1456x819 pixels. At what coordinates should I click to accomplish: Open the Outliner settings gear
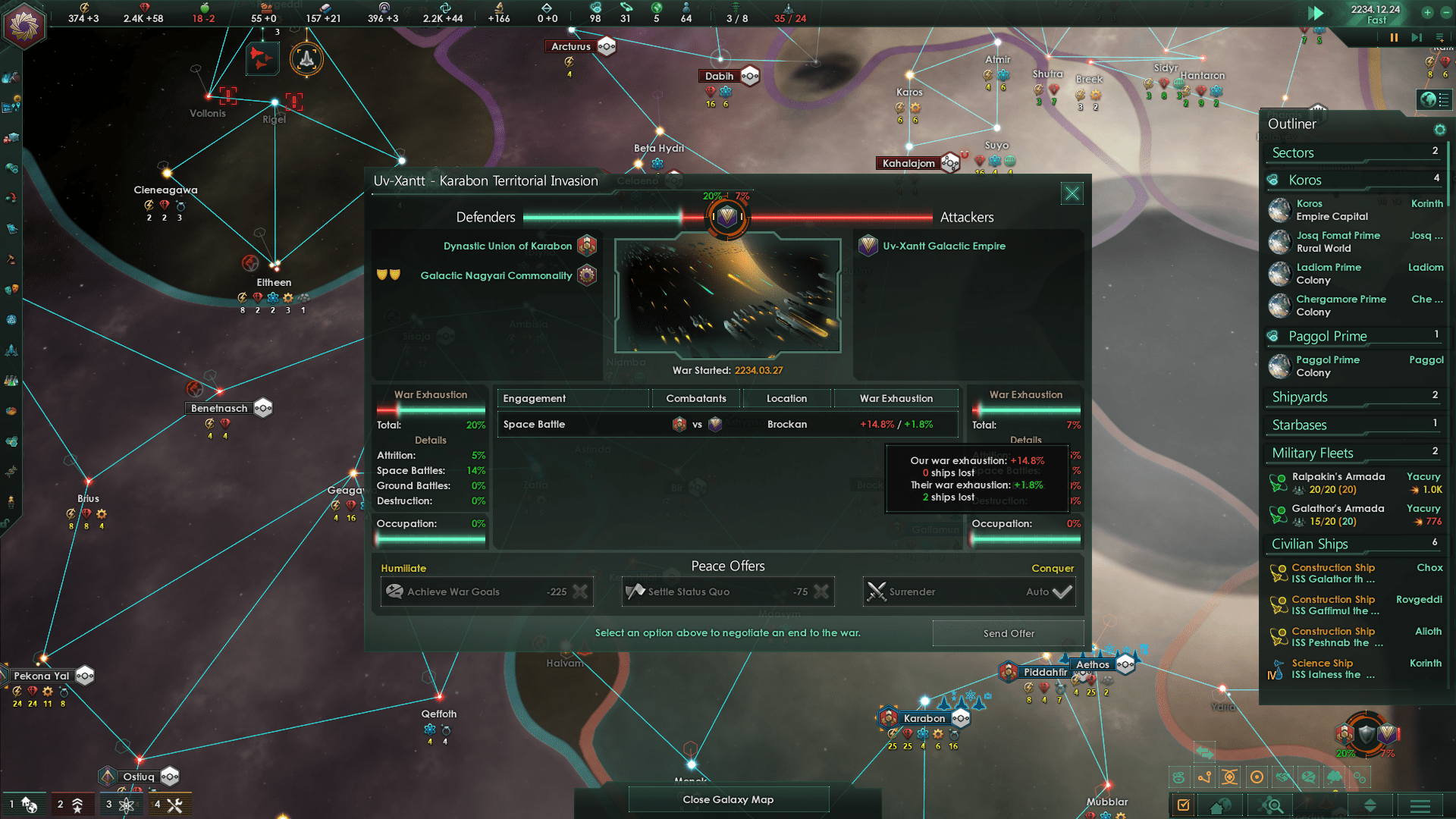pos(1439,130)
